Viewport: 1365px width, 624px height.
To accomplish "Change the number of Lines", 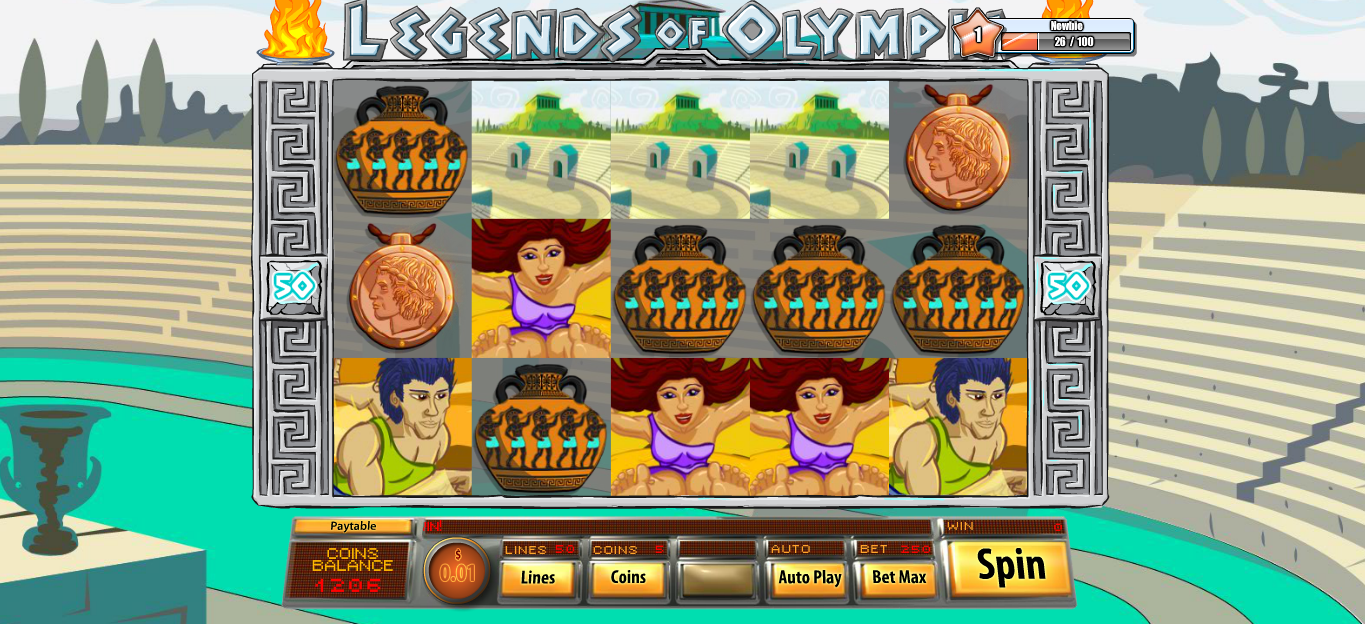I will pyautogui.click(x=538, y=577).
